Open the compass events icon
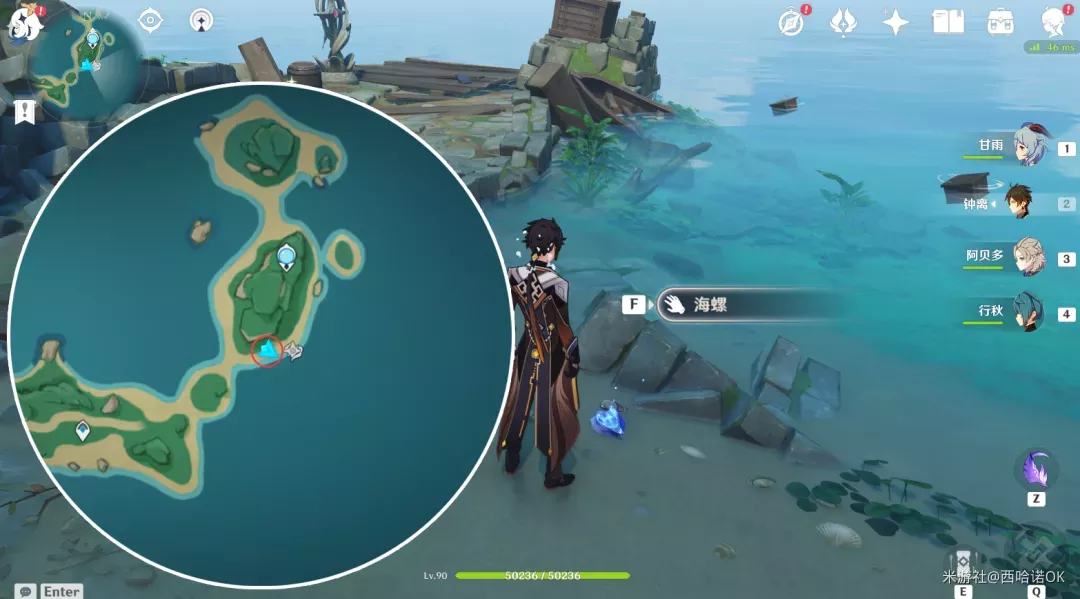Viewport: 1080px width, 599px height. click(792, 22)
